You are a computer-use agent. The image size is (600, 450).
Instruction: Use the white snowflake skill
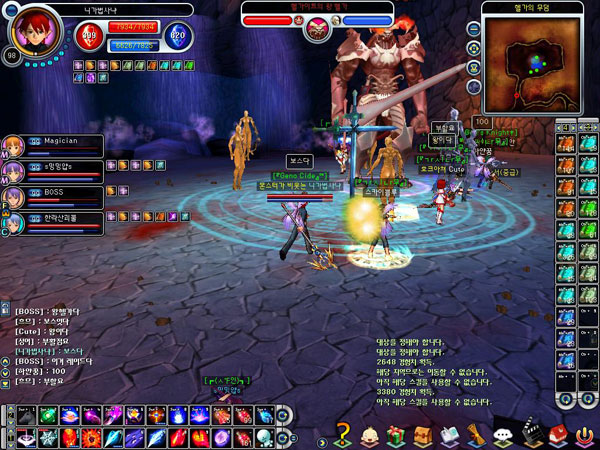49,436
